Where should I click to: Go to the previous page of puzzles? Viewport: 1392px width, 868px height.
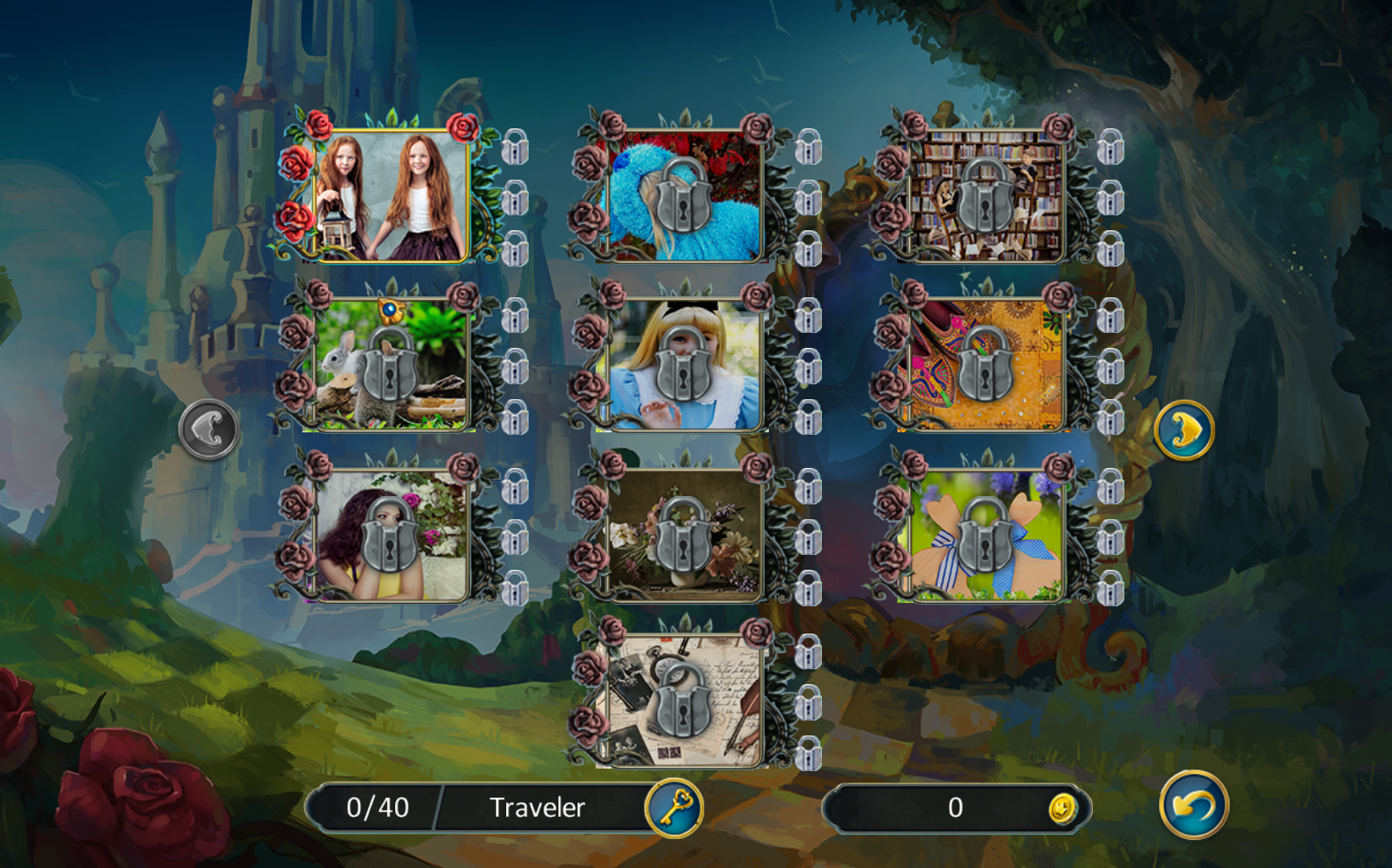pyautogui.click(x=208, y=429)
